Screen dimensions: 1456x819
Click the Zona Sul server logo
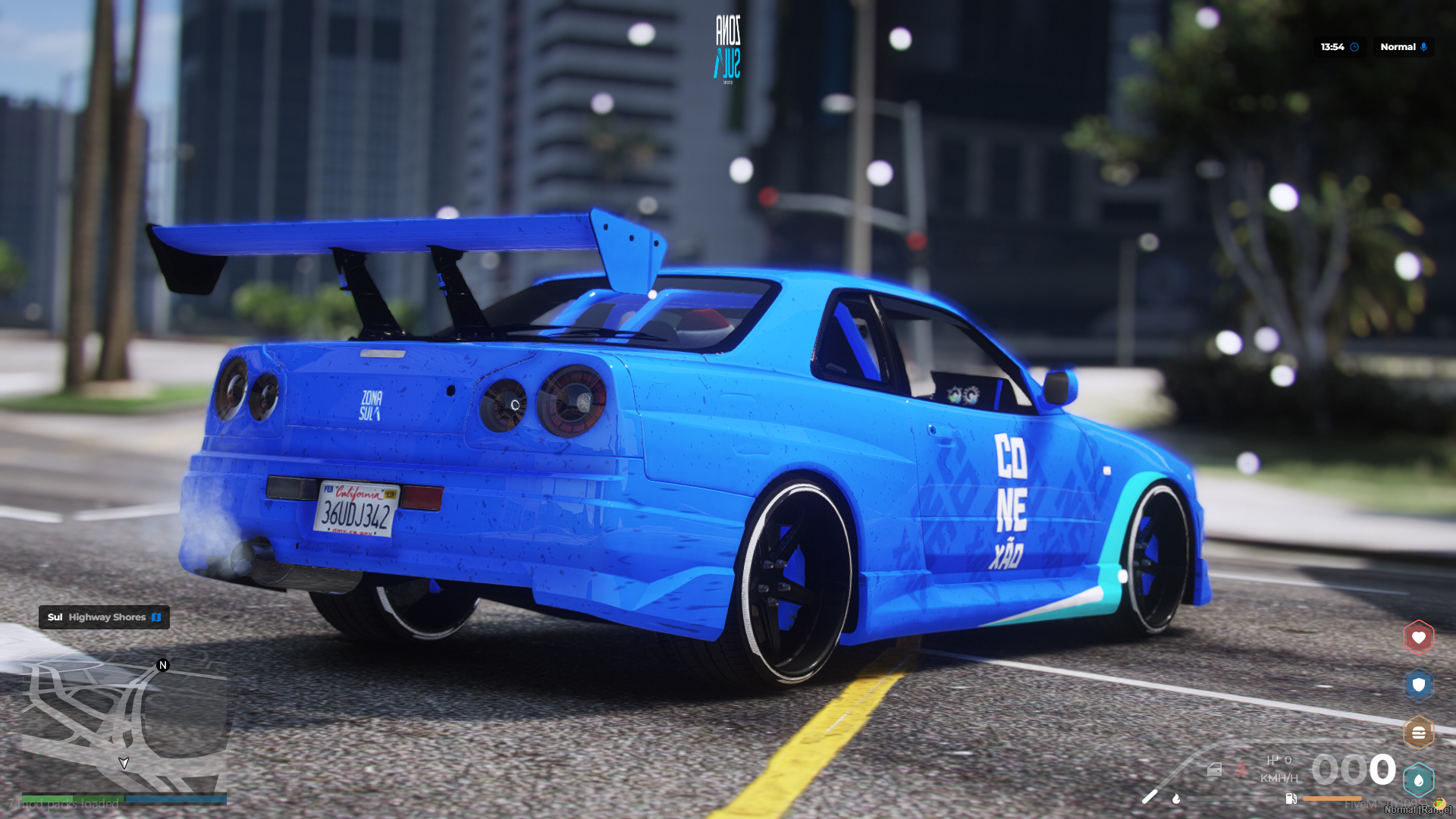point(727,48)
